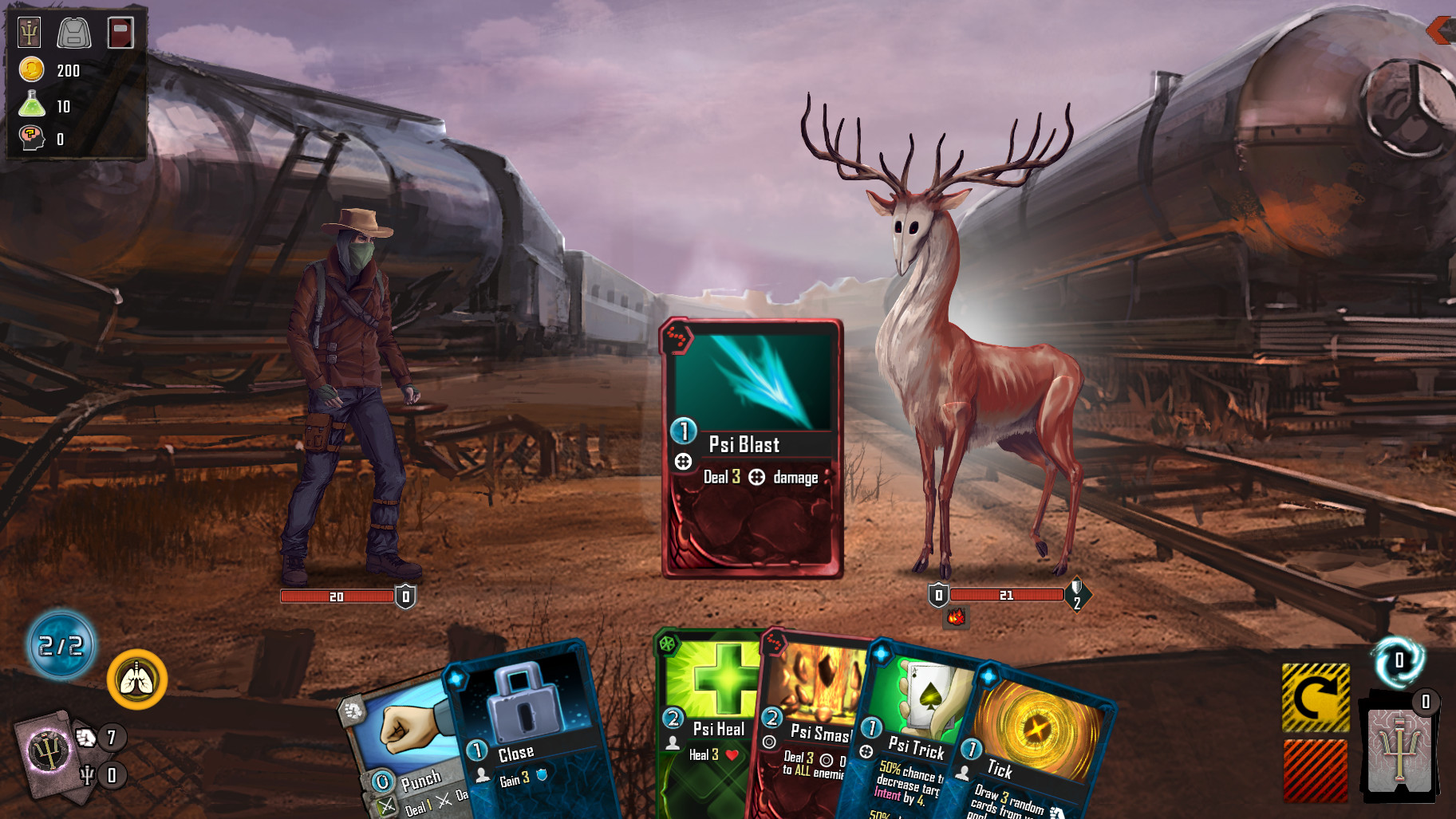This screenshot has width=1456, height=819.
Task: Open the grey backpack inventory
Action: click(x=74, y=33)
